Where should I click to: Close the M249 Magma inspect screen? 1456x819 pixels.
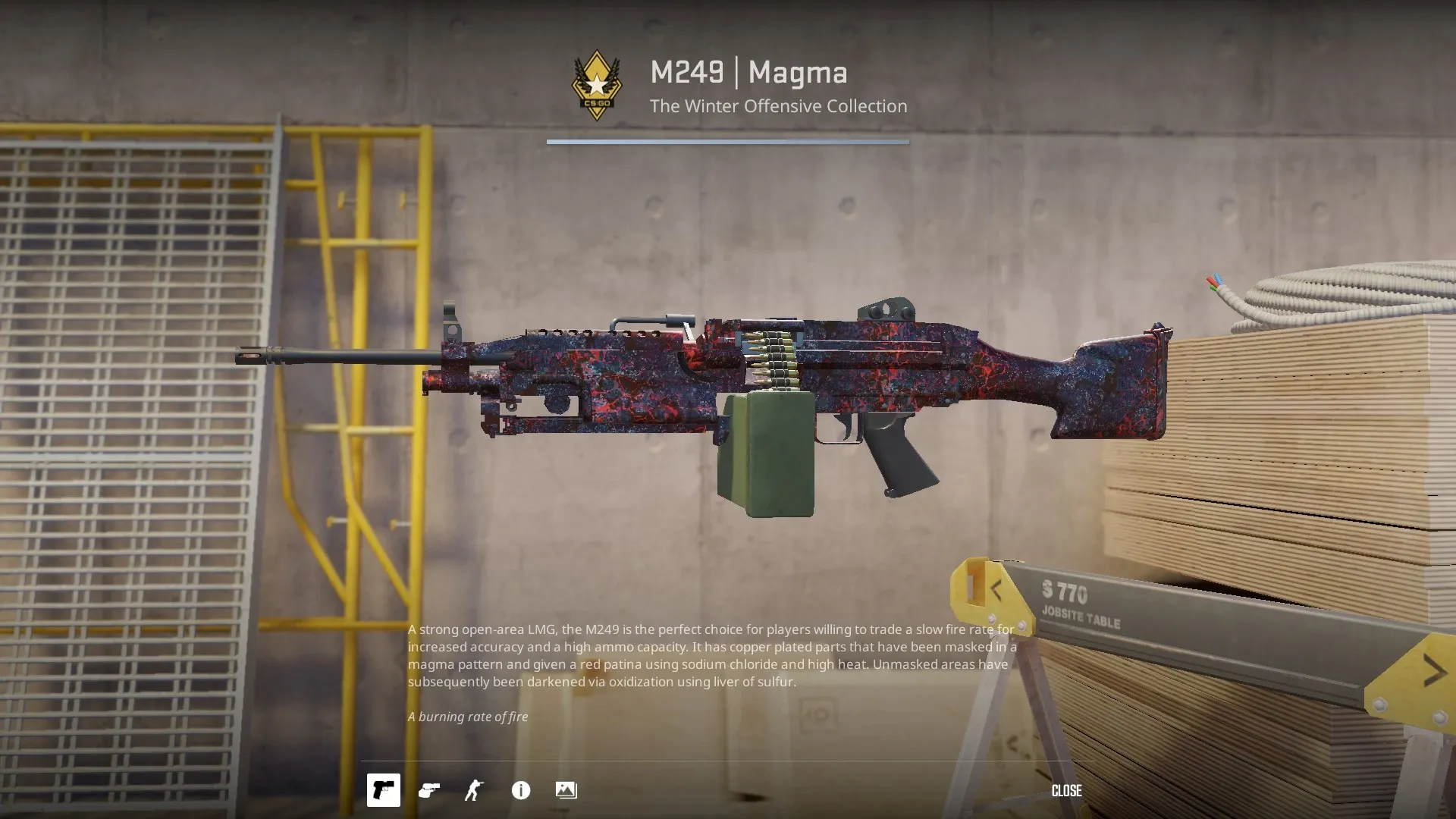coord(1066,790)
